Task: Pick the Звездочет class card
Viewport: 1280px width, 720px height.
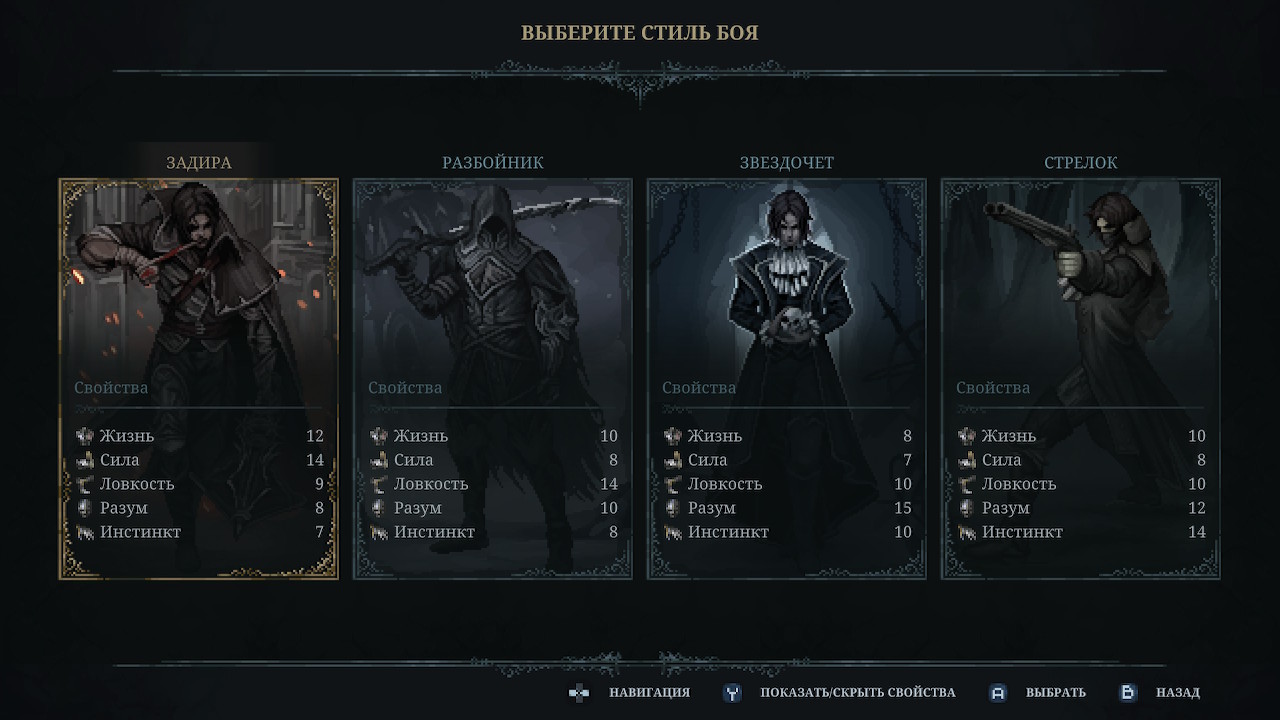Action: pos(787,379)
